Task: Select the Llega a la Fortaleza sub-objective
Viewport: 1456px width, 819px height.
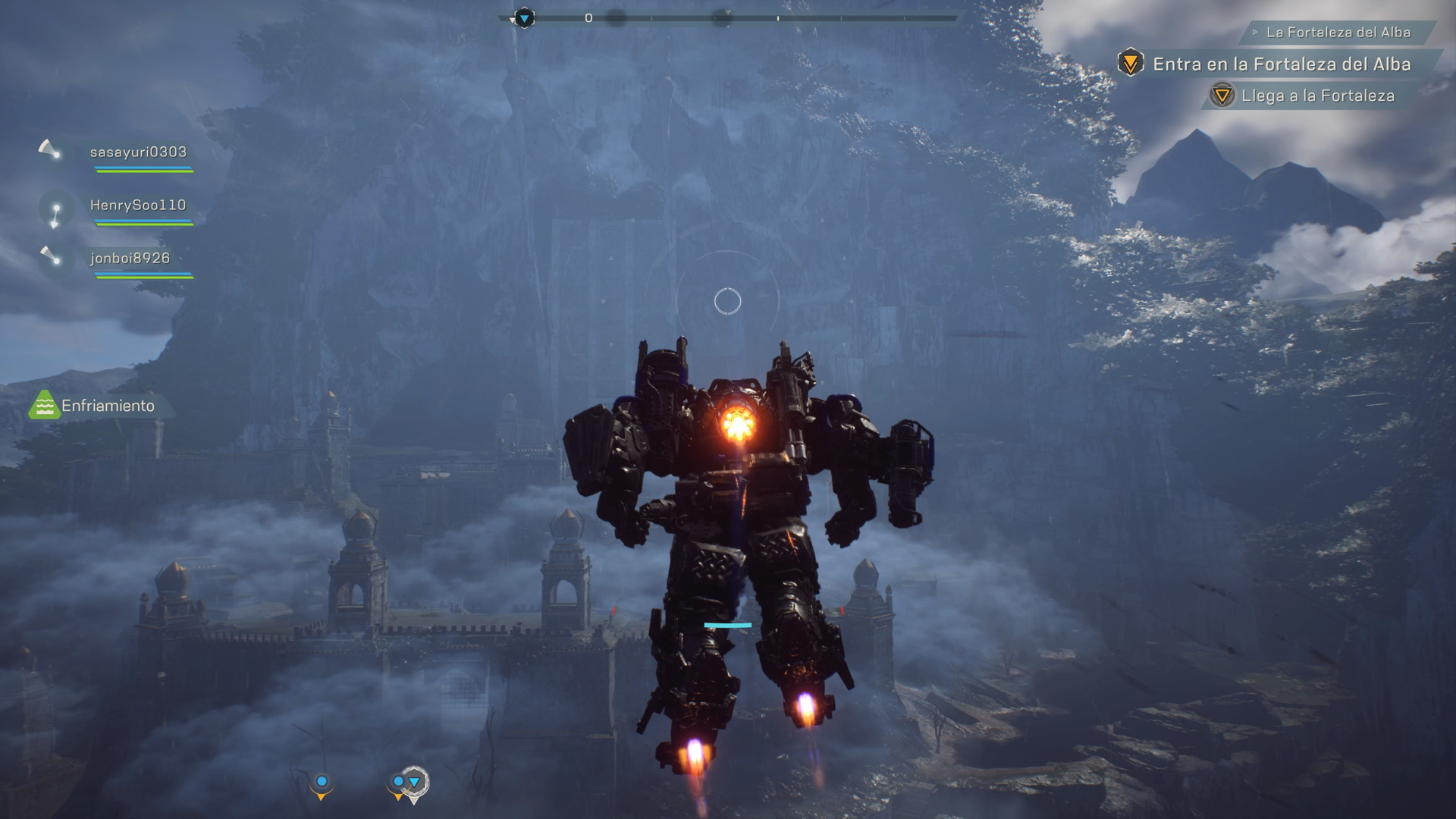Action: tap(1317, 96)
